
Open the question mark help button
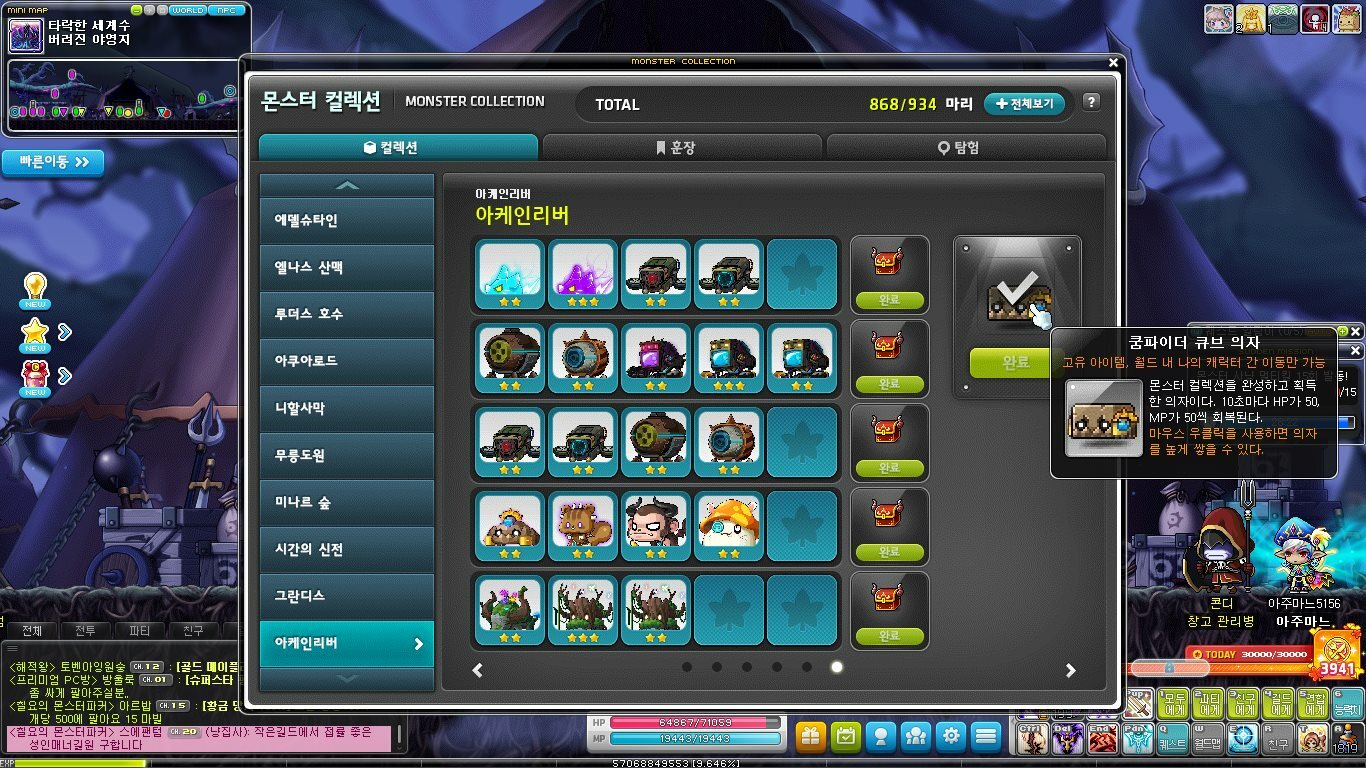coord(1091,102)
